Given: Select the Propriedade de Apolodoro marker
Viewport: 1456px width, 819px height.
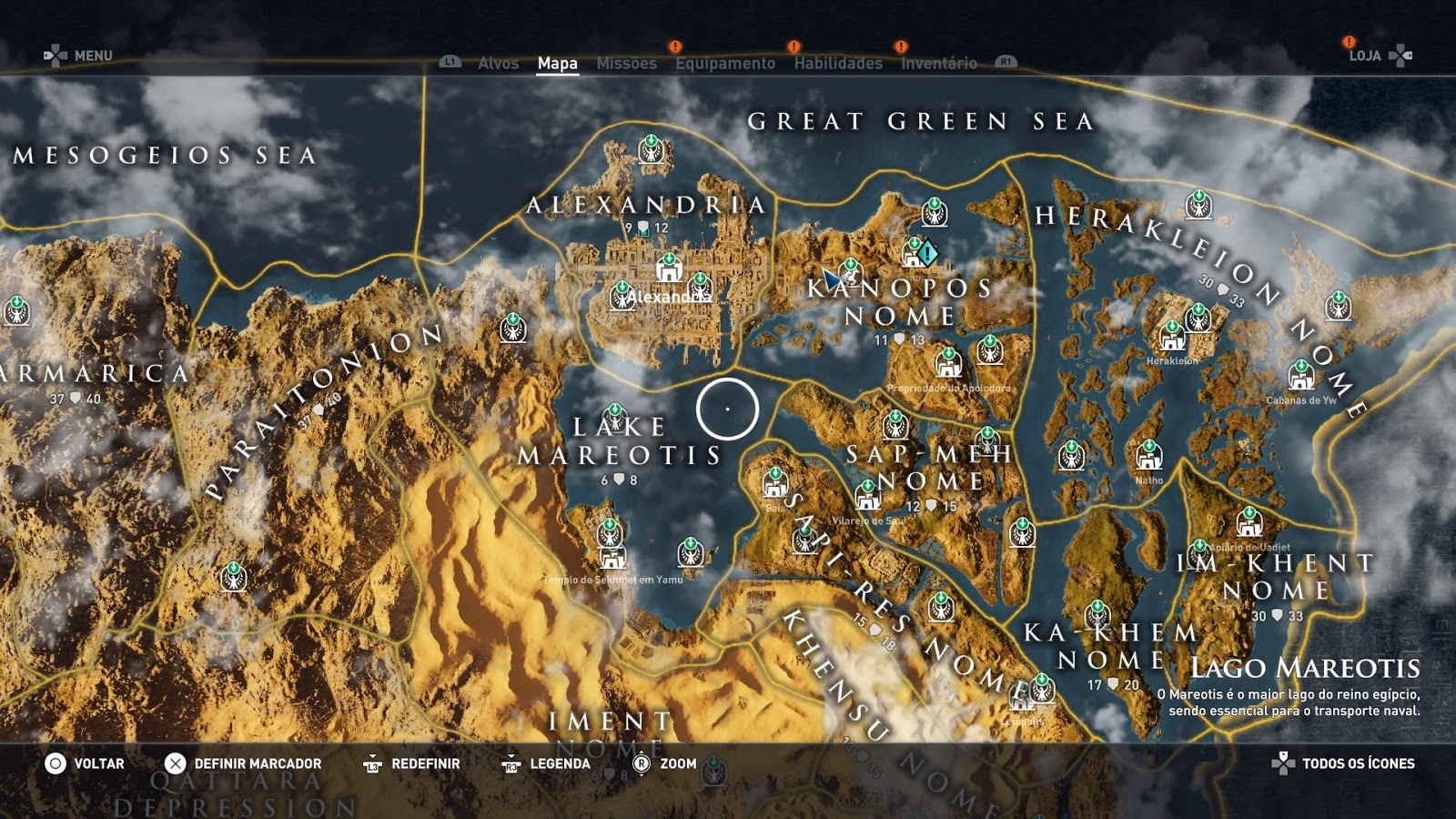Looking at the screenshot, I should (x=948, y=364).
